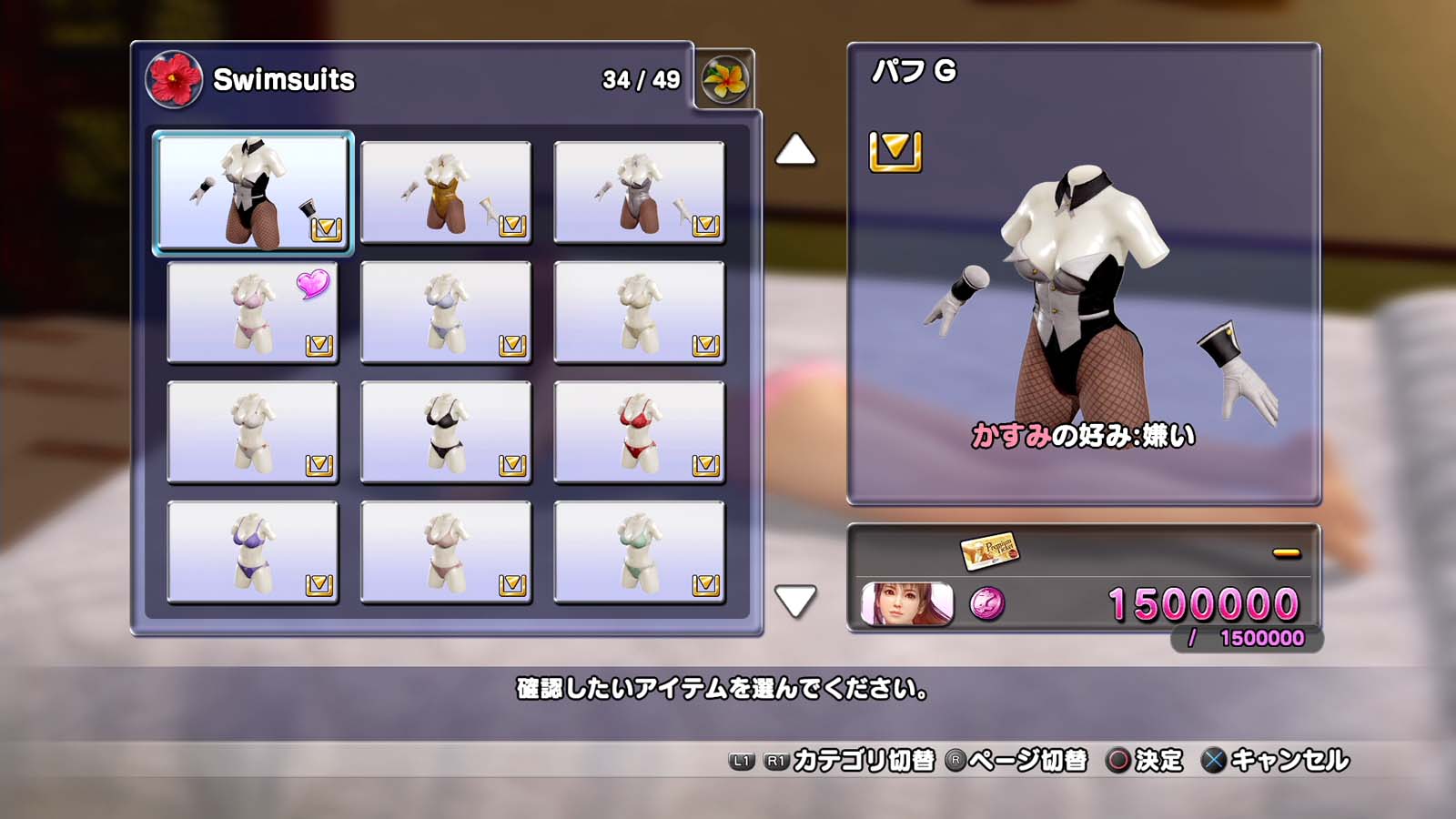Screen dimensions: 1456x819
Task: Choose the black bikini swimsuit
Action: click(x=446, y=432)
